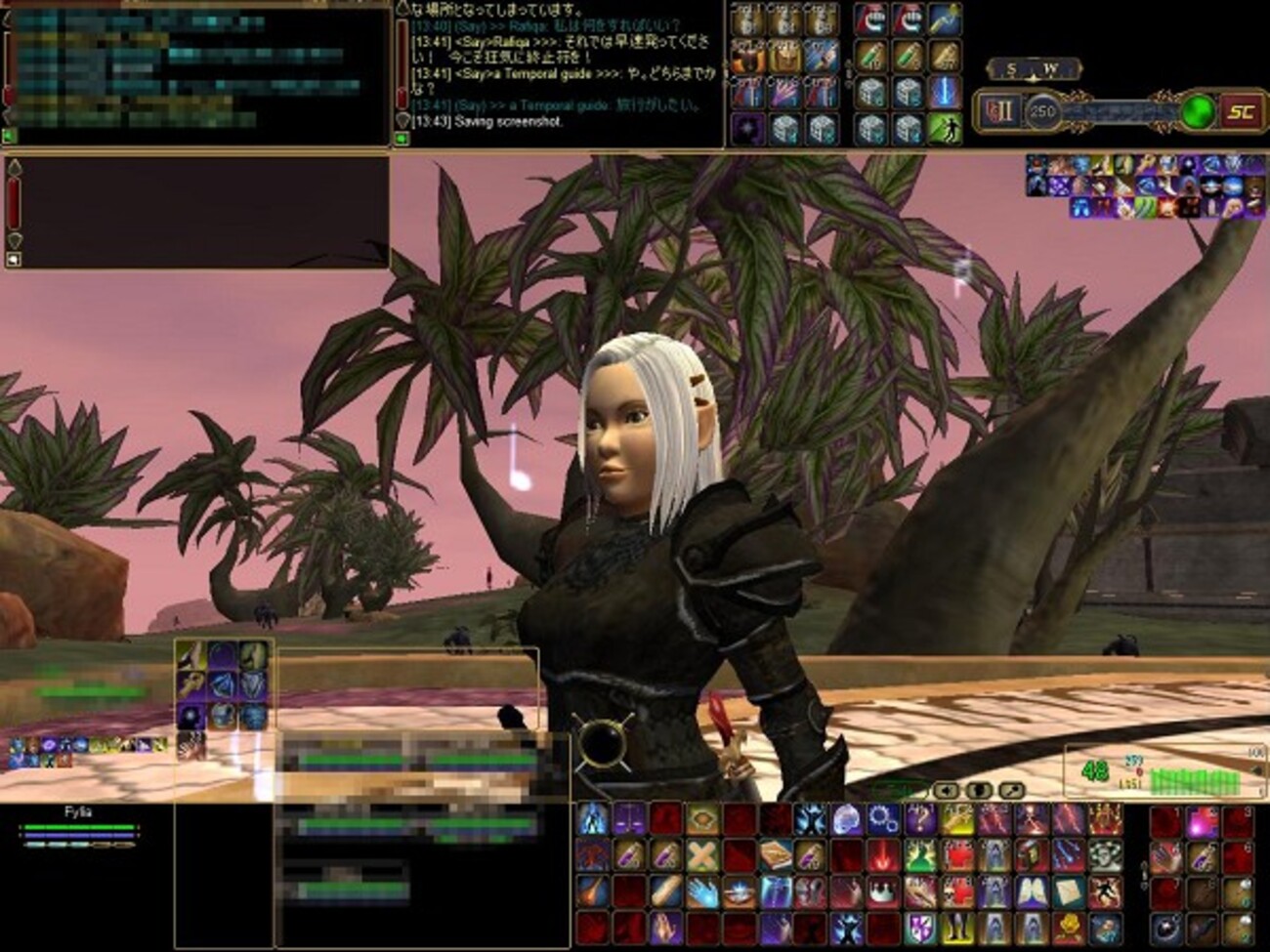This screenshot has width=1270, height=952.
Task: Click the S W compass bar
Action: click(1033, 69)
